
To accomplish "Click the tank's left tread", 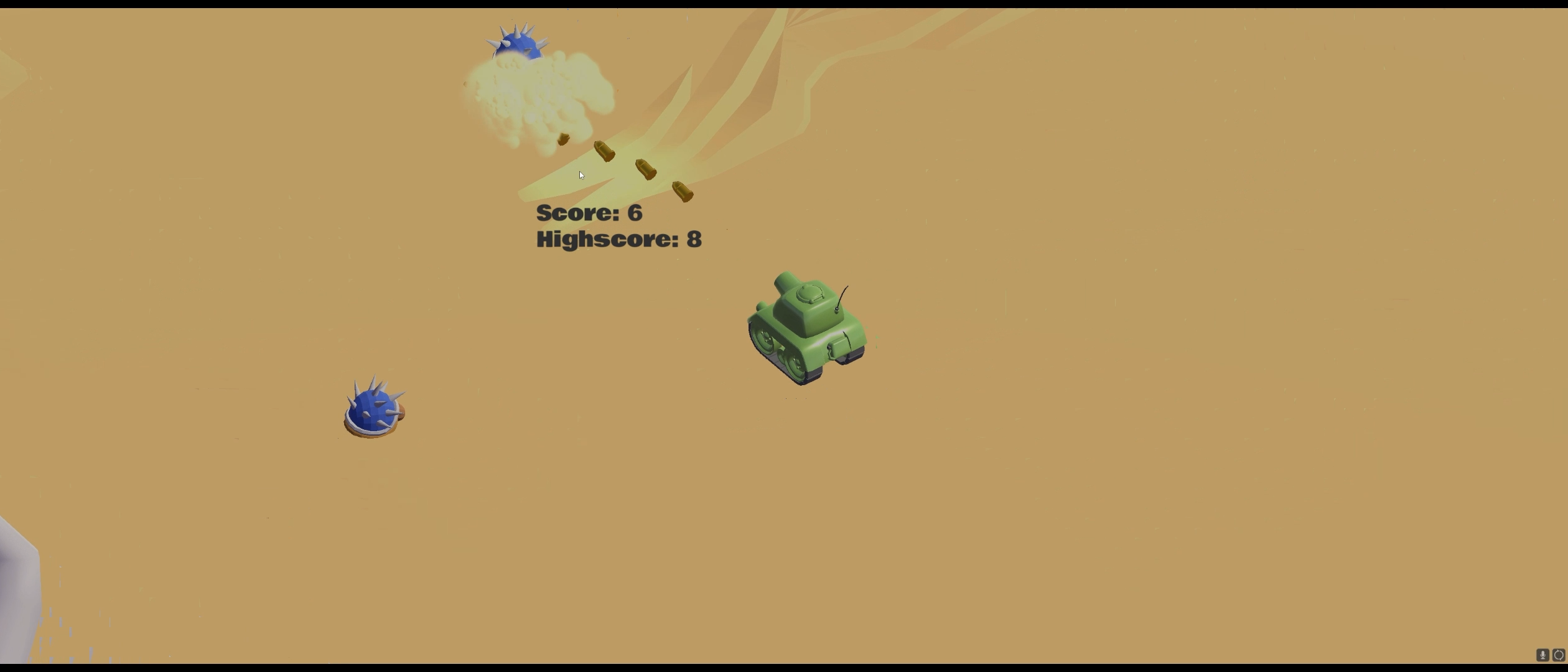I will pyautogui.click(x=772, y=348).
